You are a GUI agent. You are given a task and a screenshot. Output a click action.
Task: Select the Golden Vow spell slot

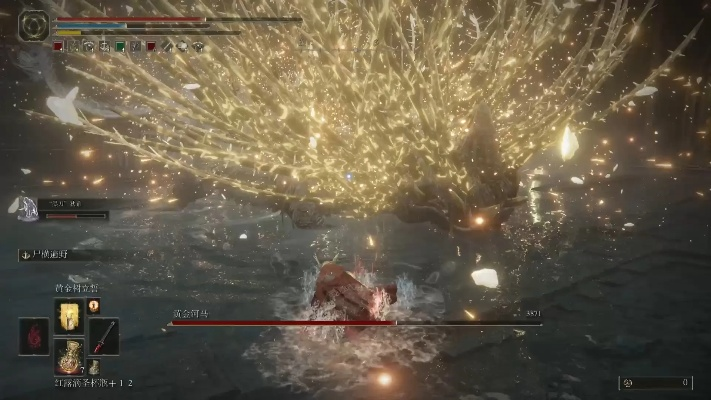[x=69, y=316]
